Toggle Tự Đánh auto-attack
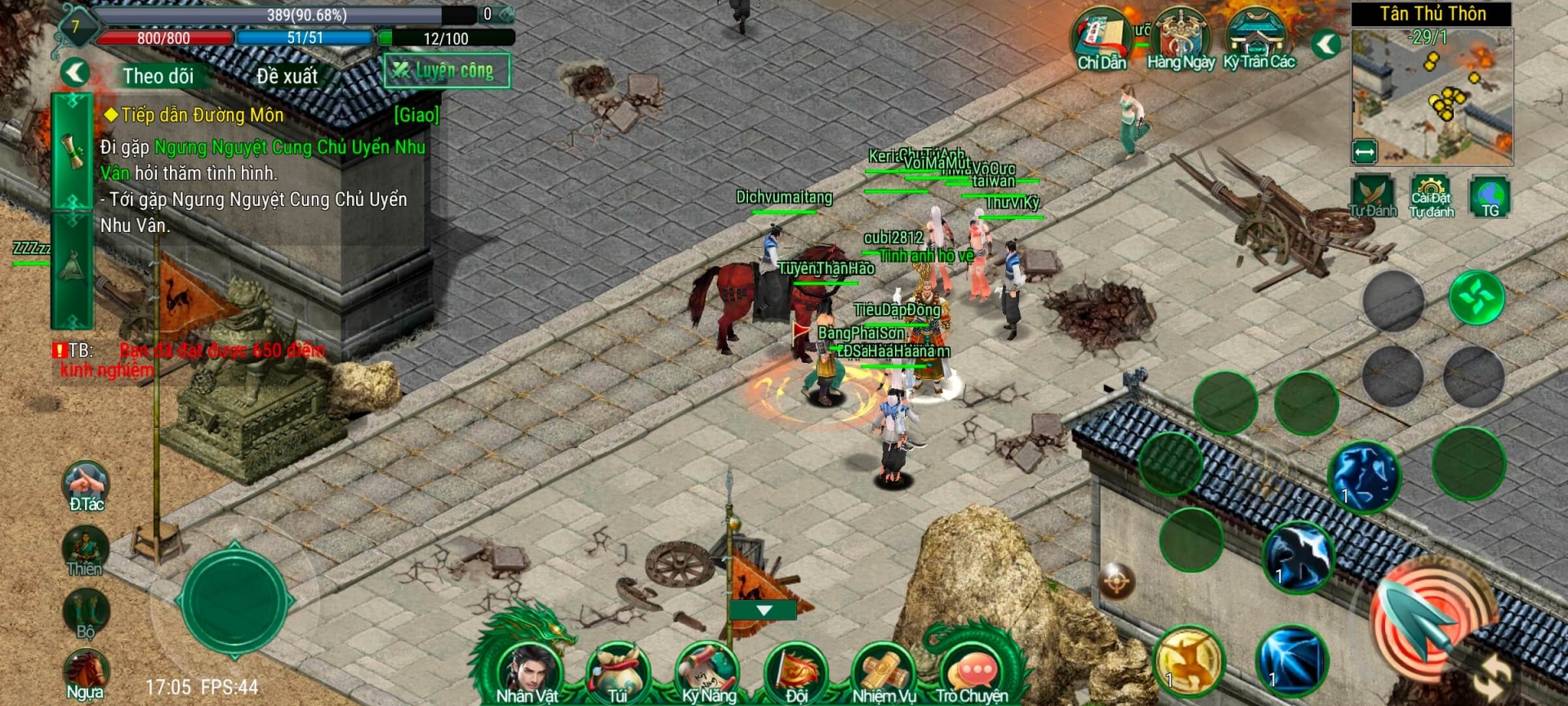1568x706 pixels. click(x=1372, y=196)
